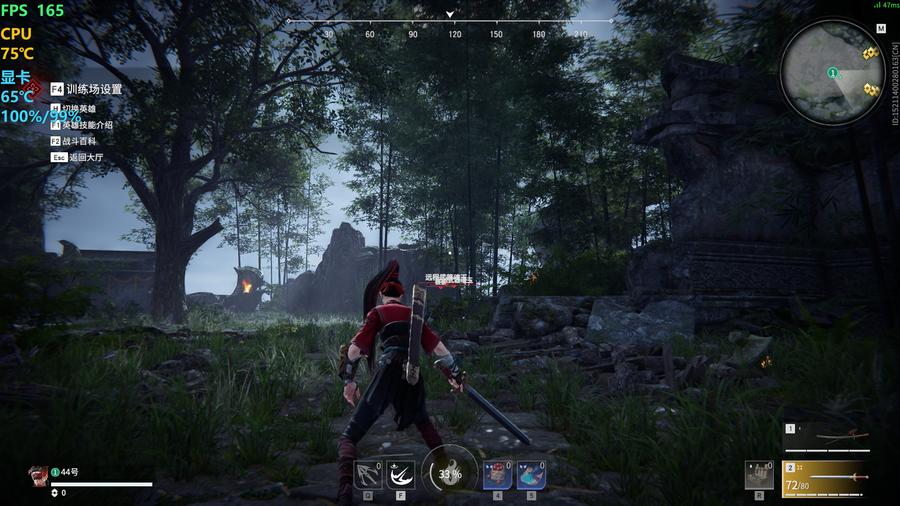Select the equipped sword in weapon slot 2

(x=836, y=478)
